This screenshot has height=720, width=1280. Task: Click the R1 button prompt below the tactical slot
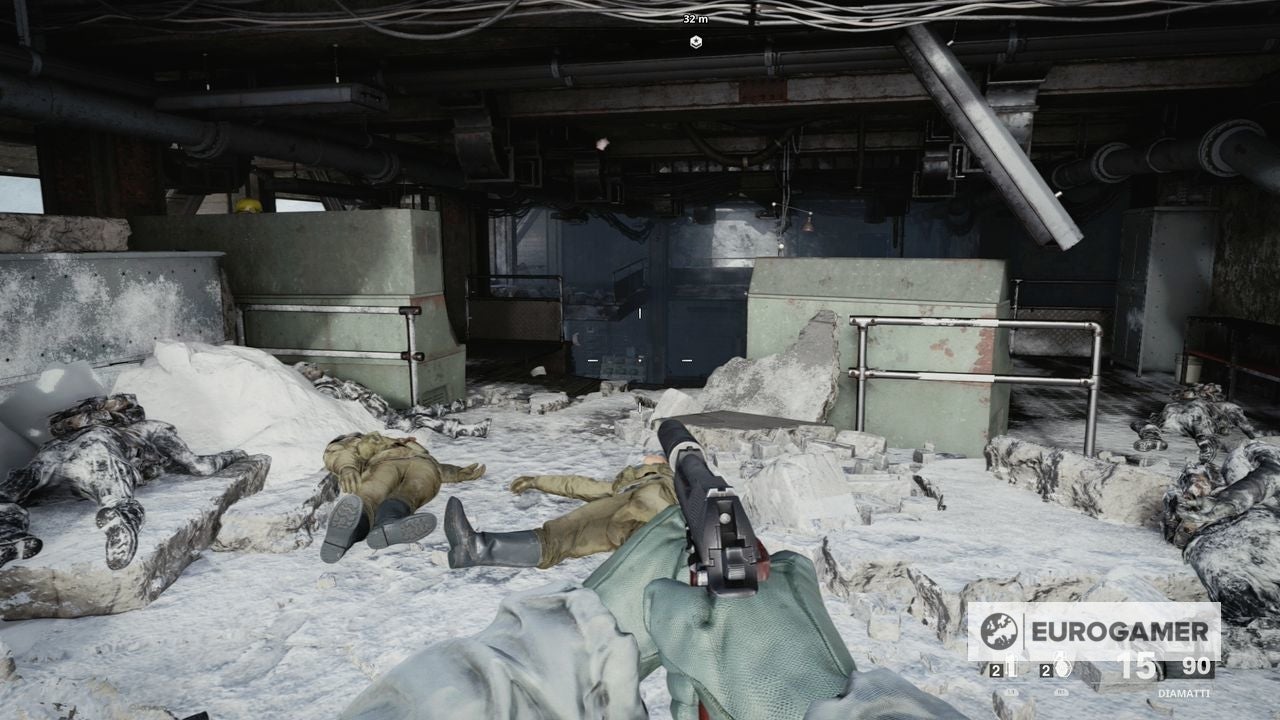point(1062,692)
